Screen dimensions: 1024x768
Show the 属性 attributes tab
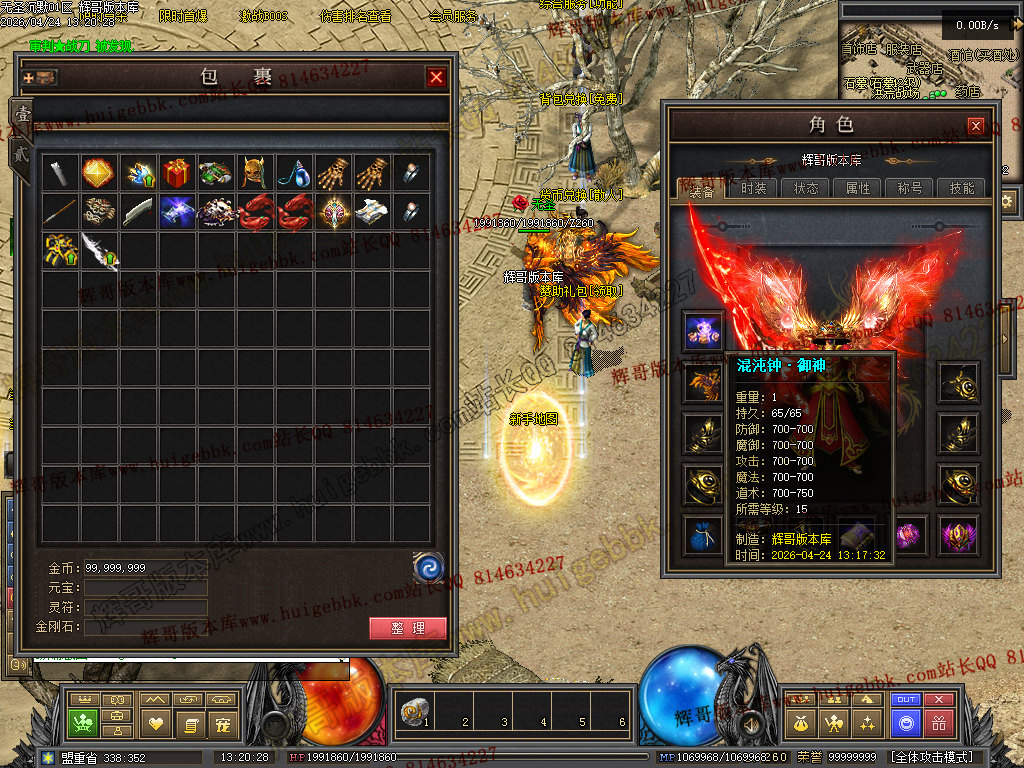[x=857, y=188]
